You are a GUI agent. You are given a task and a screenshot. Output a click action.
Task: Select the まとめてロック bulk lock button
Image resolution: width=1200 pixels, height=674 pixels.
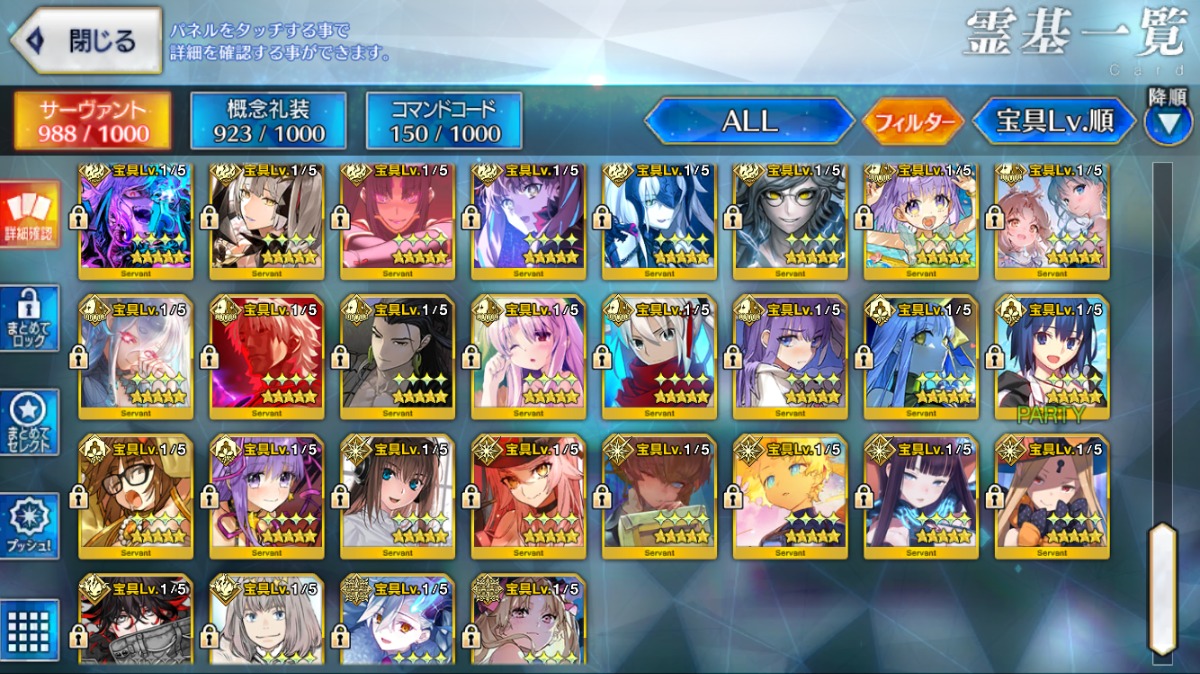(29, 319)
